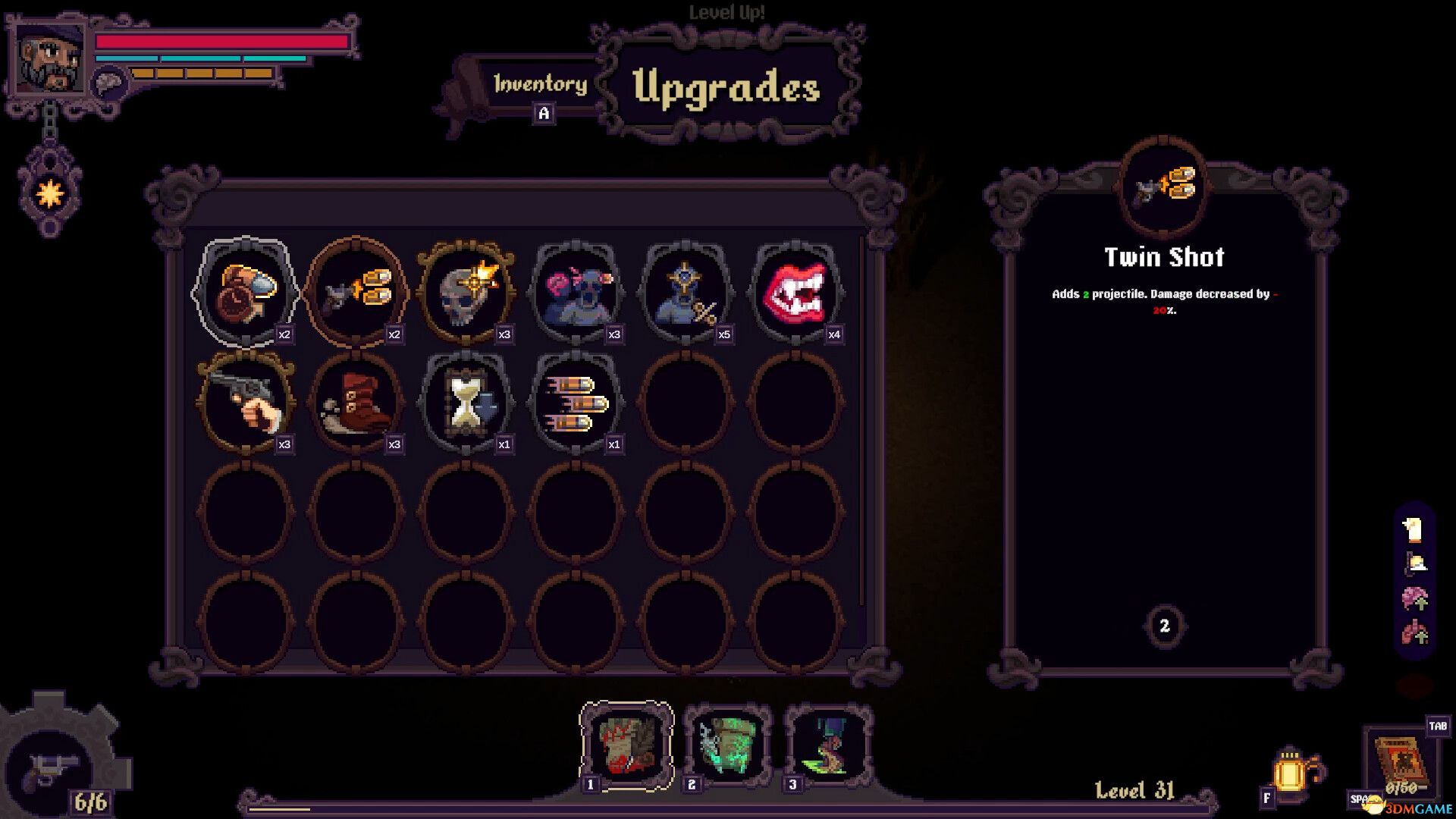Click the hourglass upgrade slot
The image size is (1456, 819).
466,402
